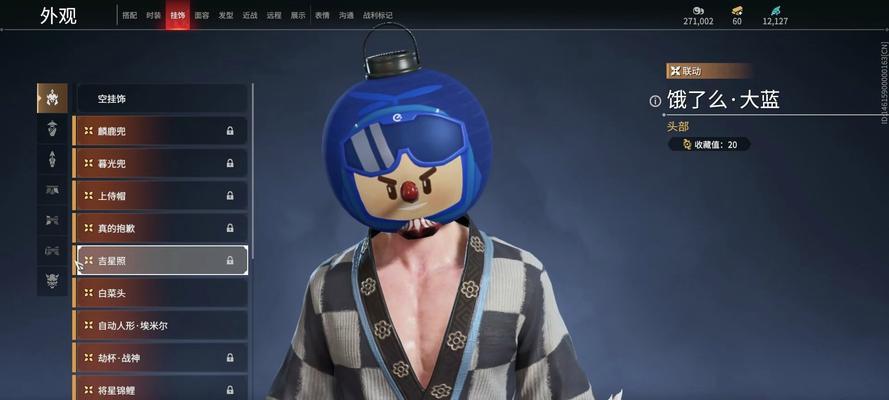Select the 麒鹿兜 accessory

click(162, 131)
